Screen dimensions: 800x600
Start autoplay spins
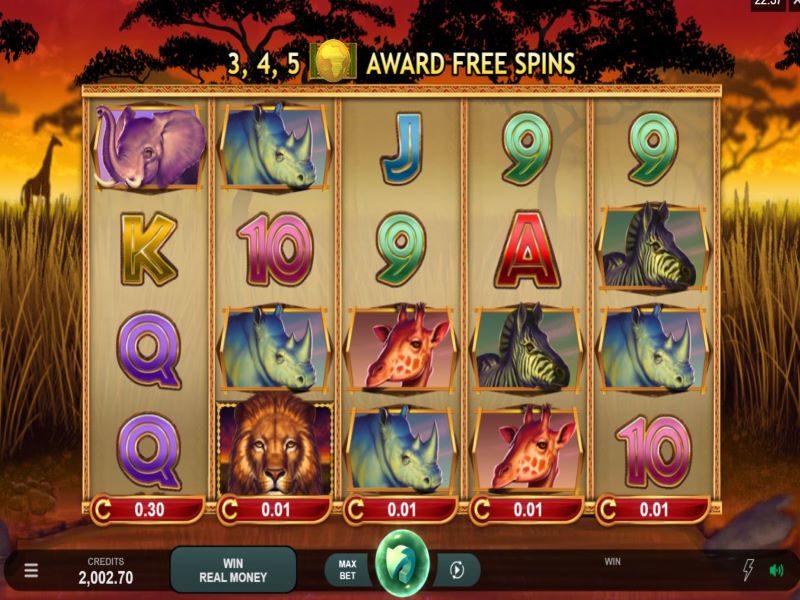click(x=457, y=570)
